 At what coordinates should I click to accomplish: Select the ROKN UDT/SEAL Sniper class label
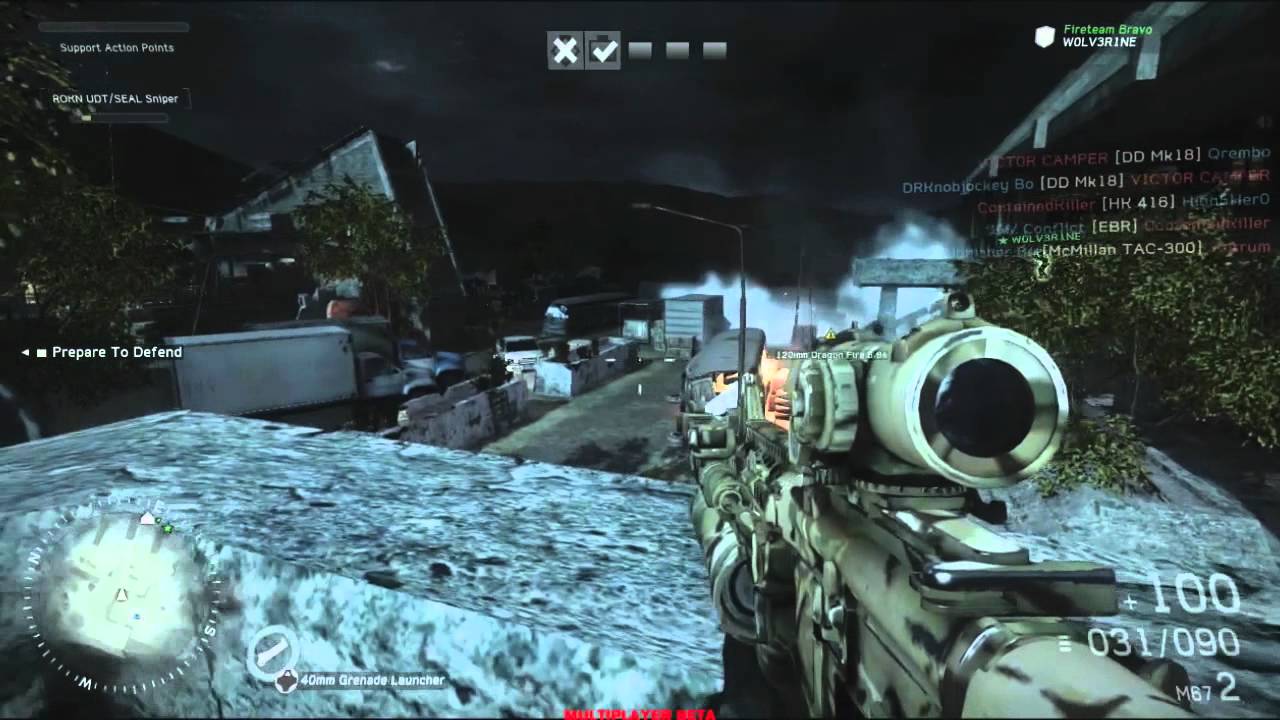115,99
